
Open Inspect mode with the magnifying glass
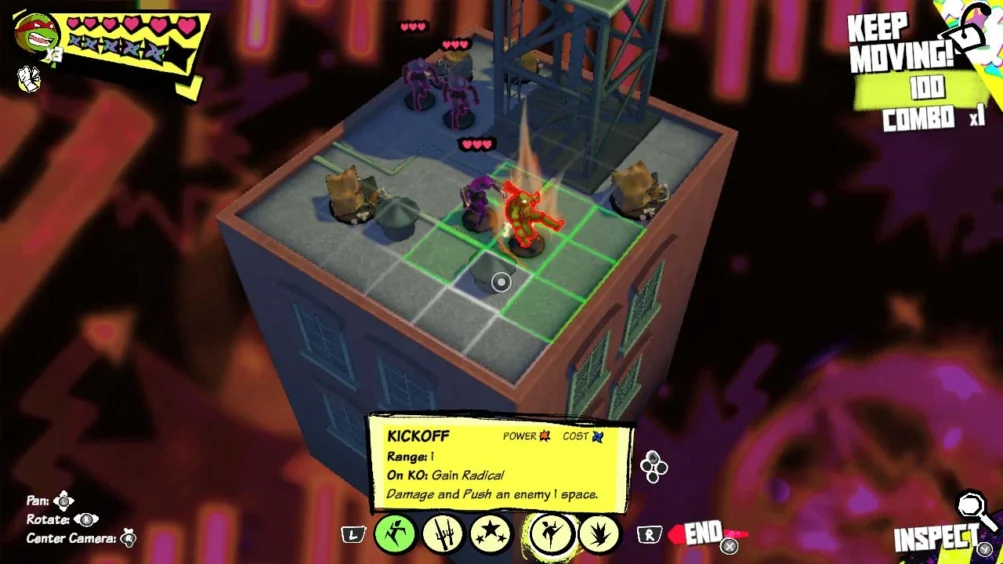coord(974,512)
